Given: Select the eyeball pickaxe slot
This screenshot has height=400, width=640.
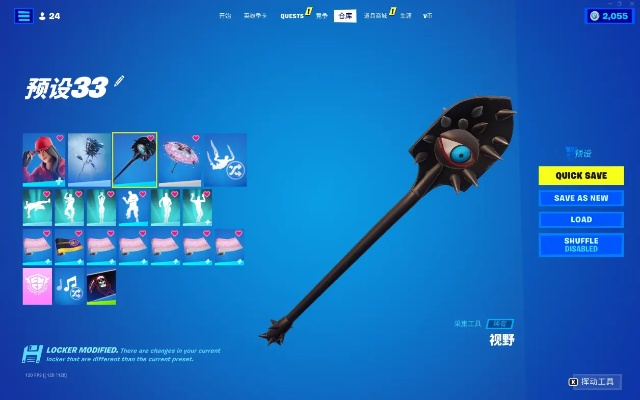Looking at the screenshot, I should (134, 159).
